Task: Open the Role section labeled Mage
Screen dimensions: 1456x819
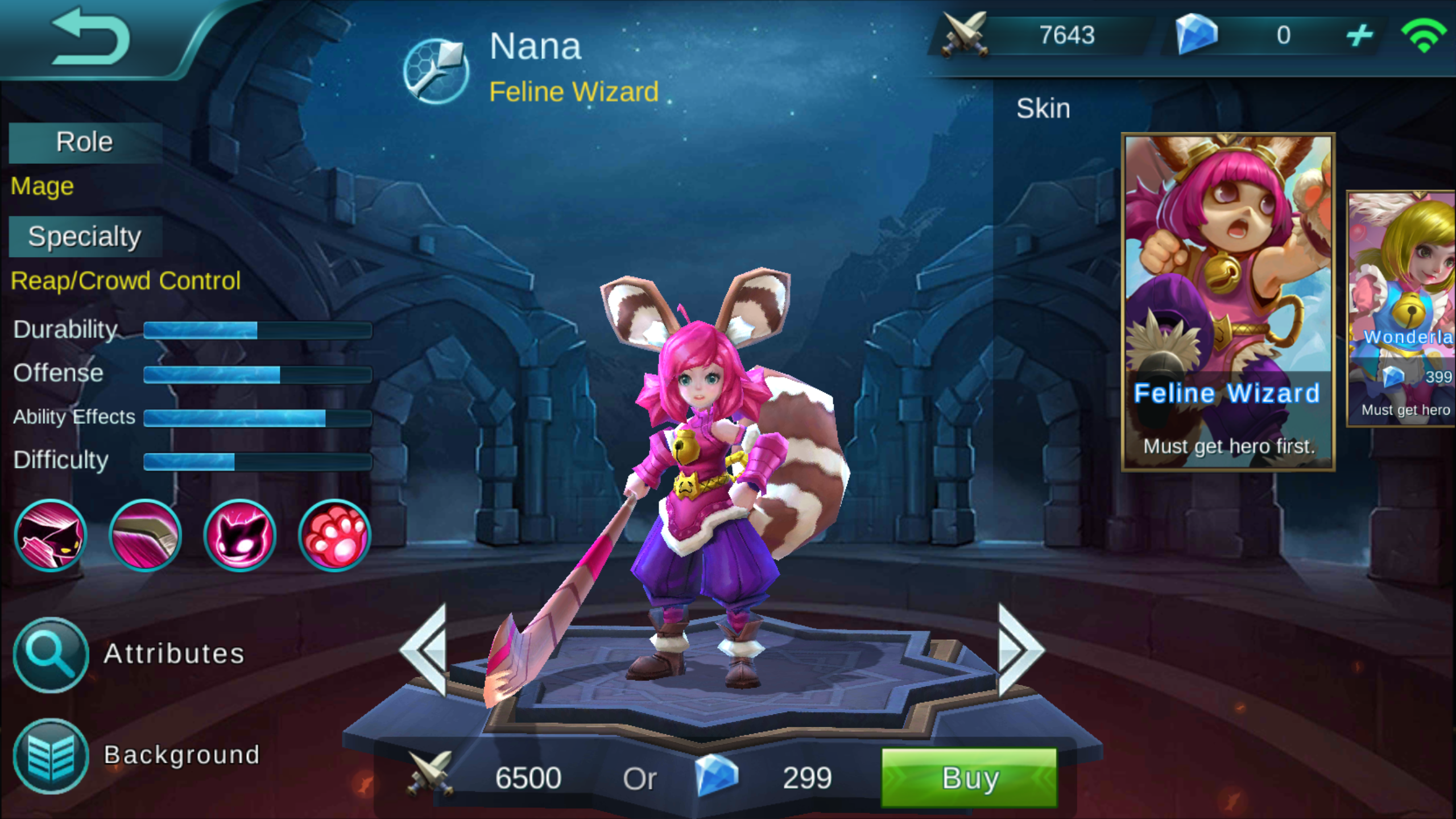Action: click(42, 185)
